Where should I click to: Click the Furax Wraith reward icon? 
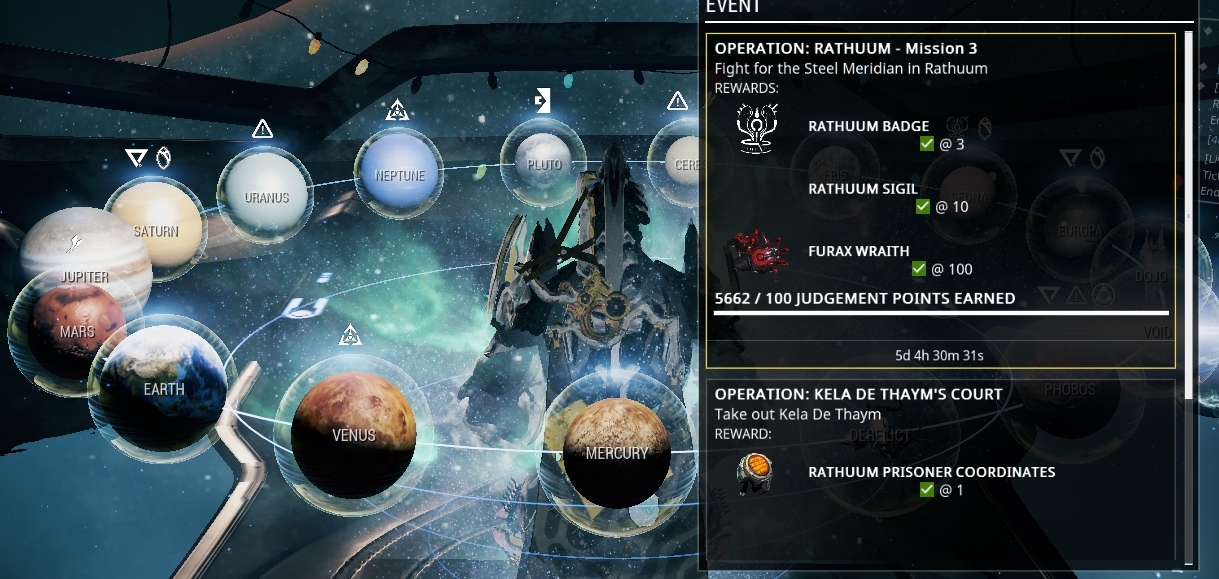[x=758, y=256]
